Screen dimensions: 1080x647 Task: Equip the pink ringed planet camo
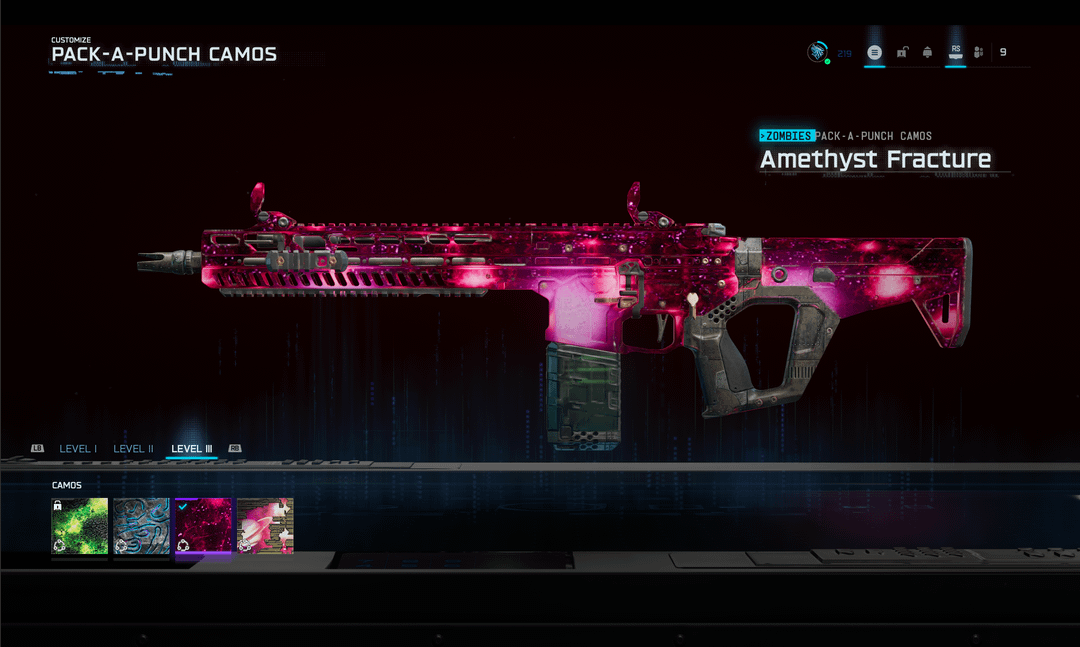click(x=265, y=526)
